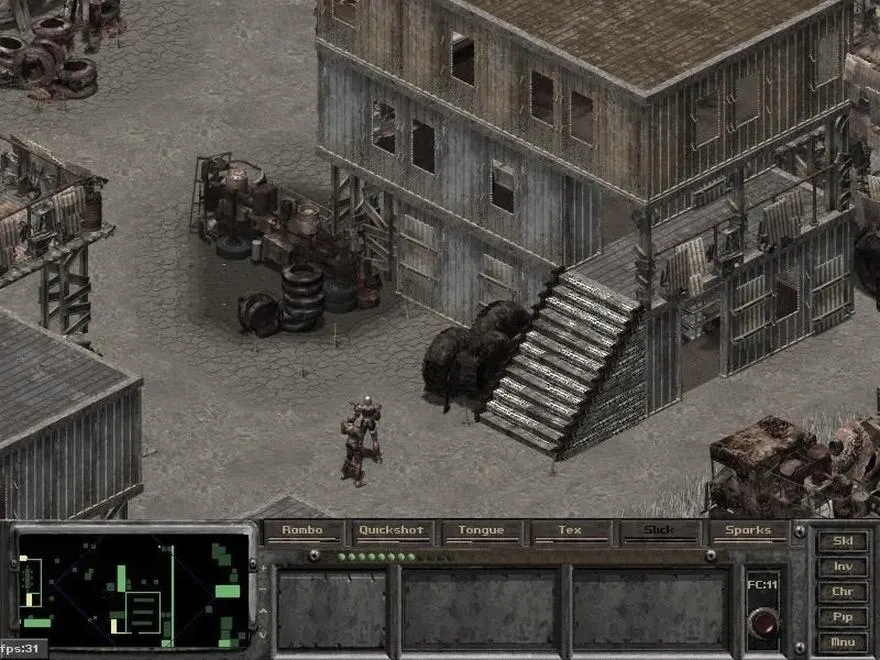The width and height of the screenshot is (880, 660).
Task: Choose the Tongue squad tab
Action: coord(481,531)
